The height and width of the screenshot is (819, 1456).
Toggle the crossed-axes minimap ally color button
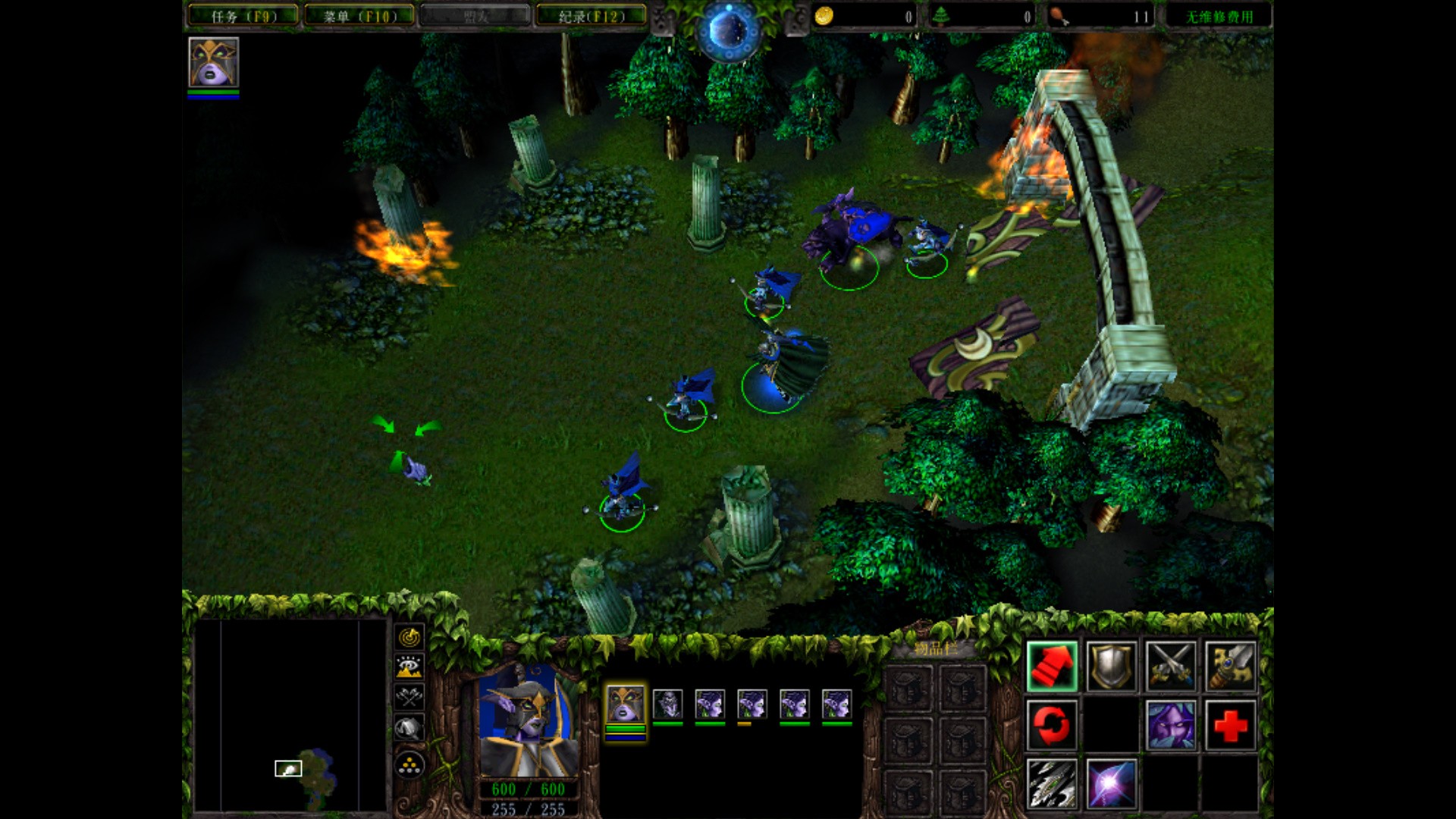tap(409, 697)
